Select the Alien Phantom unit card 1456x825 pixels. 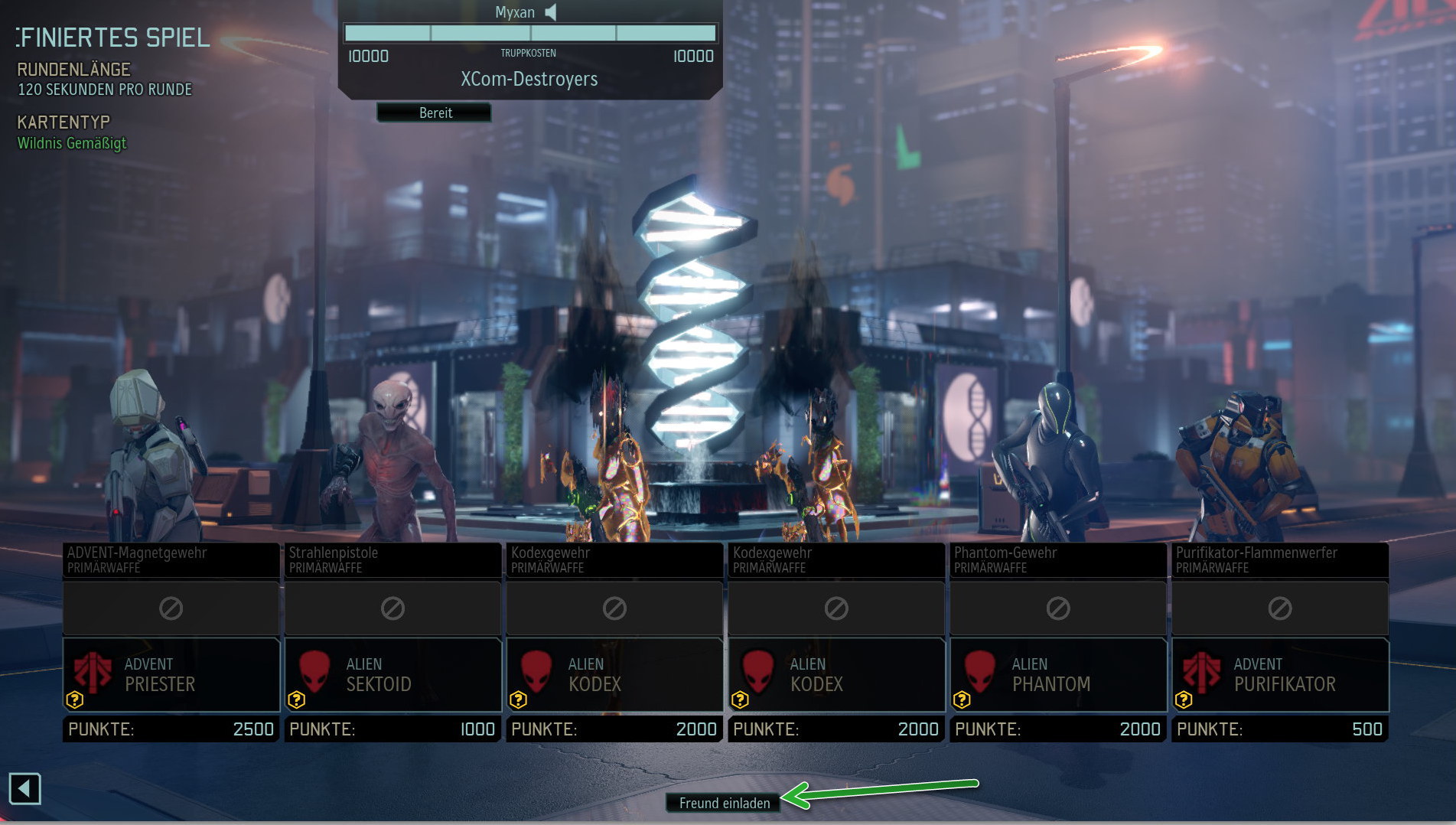1058,674
